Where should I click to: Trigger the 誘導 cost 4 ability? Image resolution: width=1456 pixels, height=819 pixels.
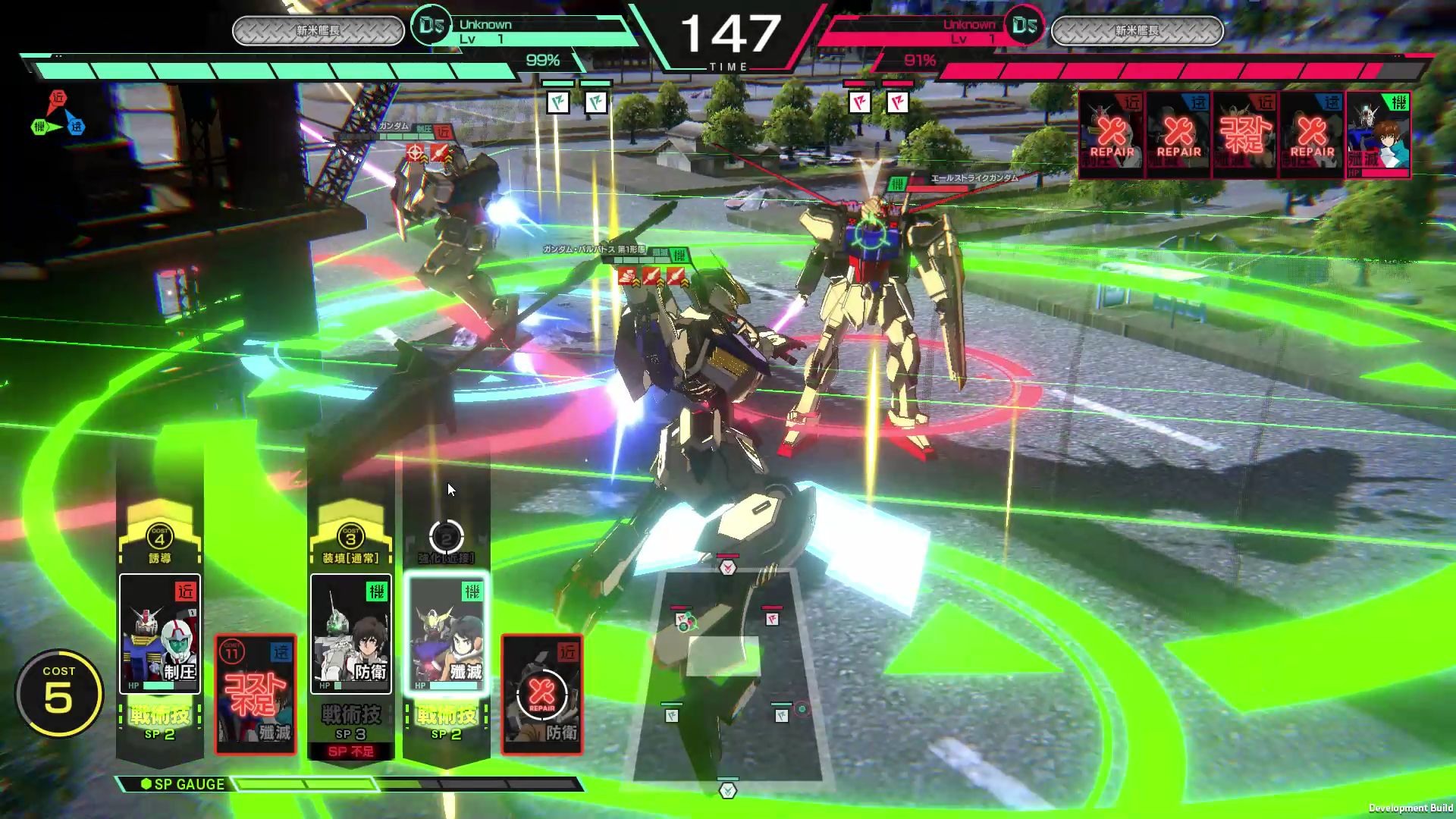[159, 541]
